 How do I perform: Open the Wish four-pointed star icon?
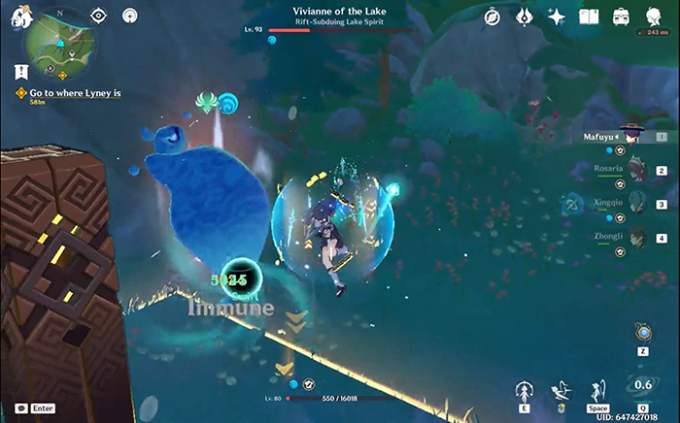556,17
